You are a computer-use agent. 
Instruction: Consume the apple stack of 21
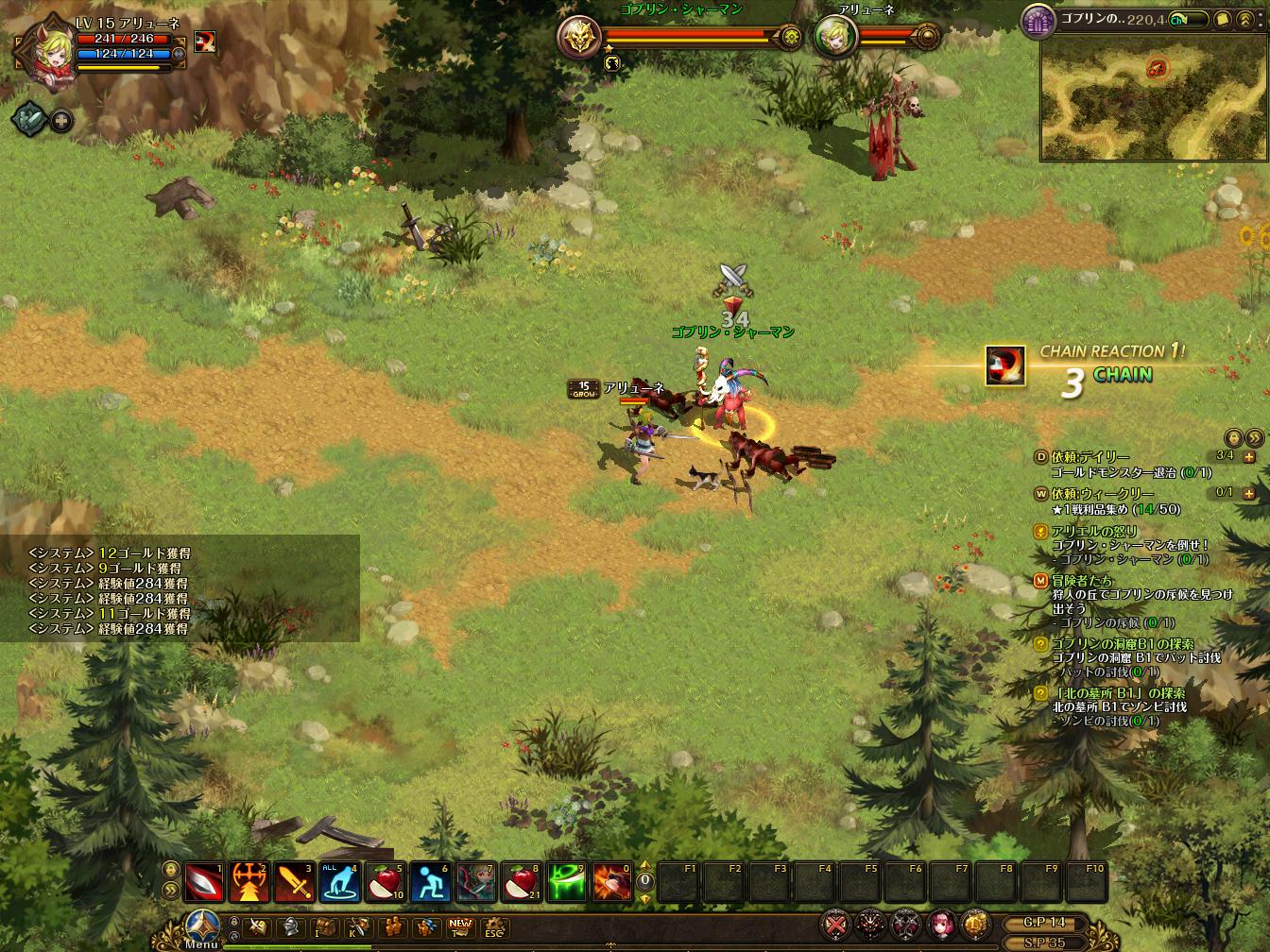pyautogui.click(x=522, y=883)
